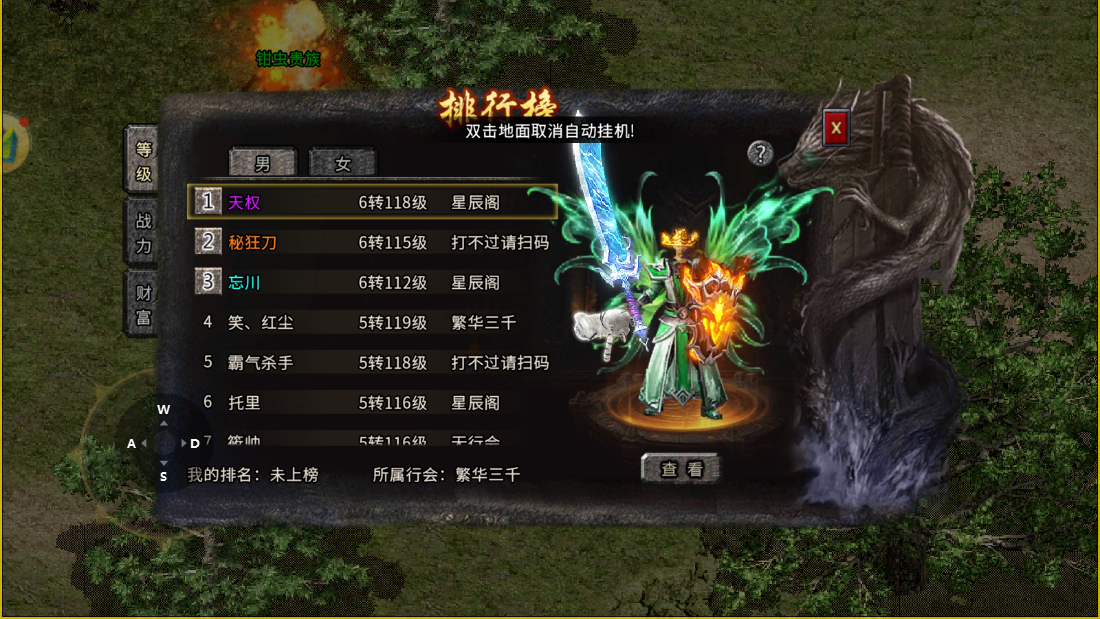Tap the D right direction button
This screenshot has width=1100, height=619.
pyautogui.click(x=195, y=443)
